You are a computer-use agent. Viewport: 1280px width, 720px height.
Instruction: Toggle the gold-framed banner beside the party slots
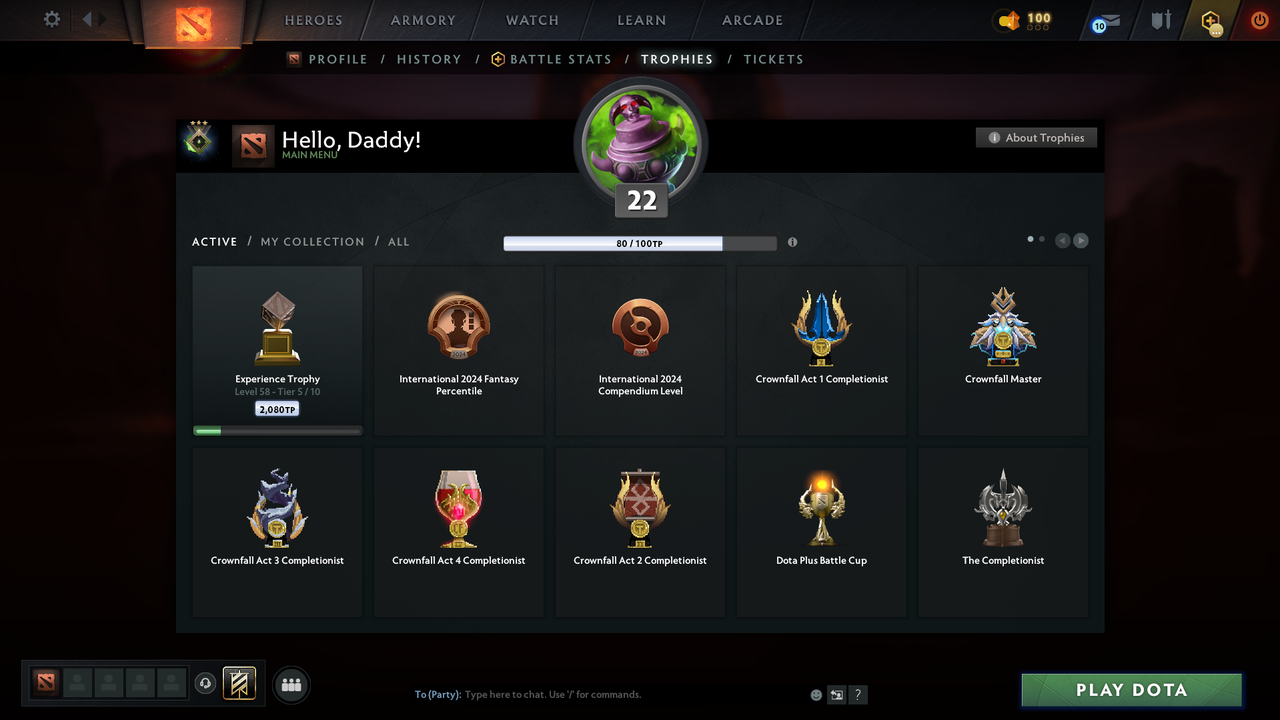point(240,683)
